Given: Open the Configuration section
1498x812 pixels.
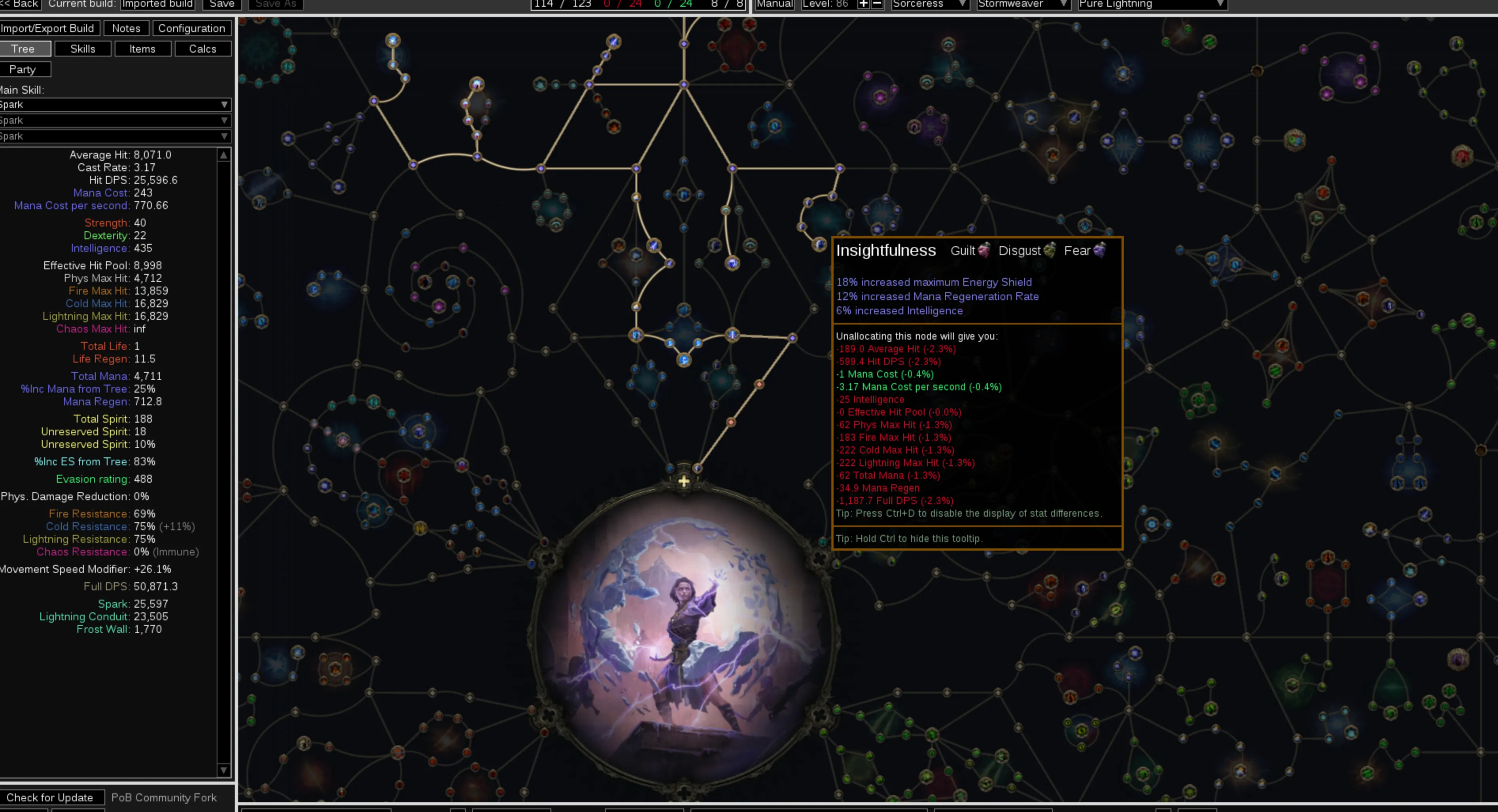Looking at the screenshot, I should click(x=191, y=28).
